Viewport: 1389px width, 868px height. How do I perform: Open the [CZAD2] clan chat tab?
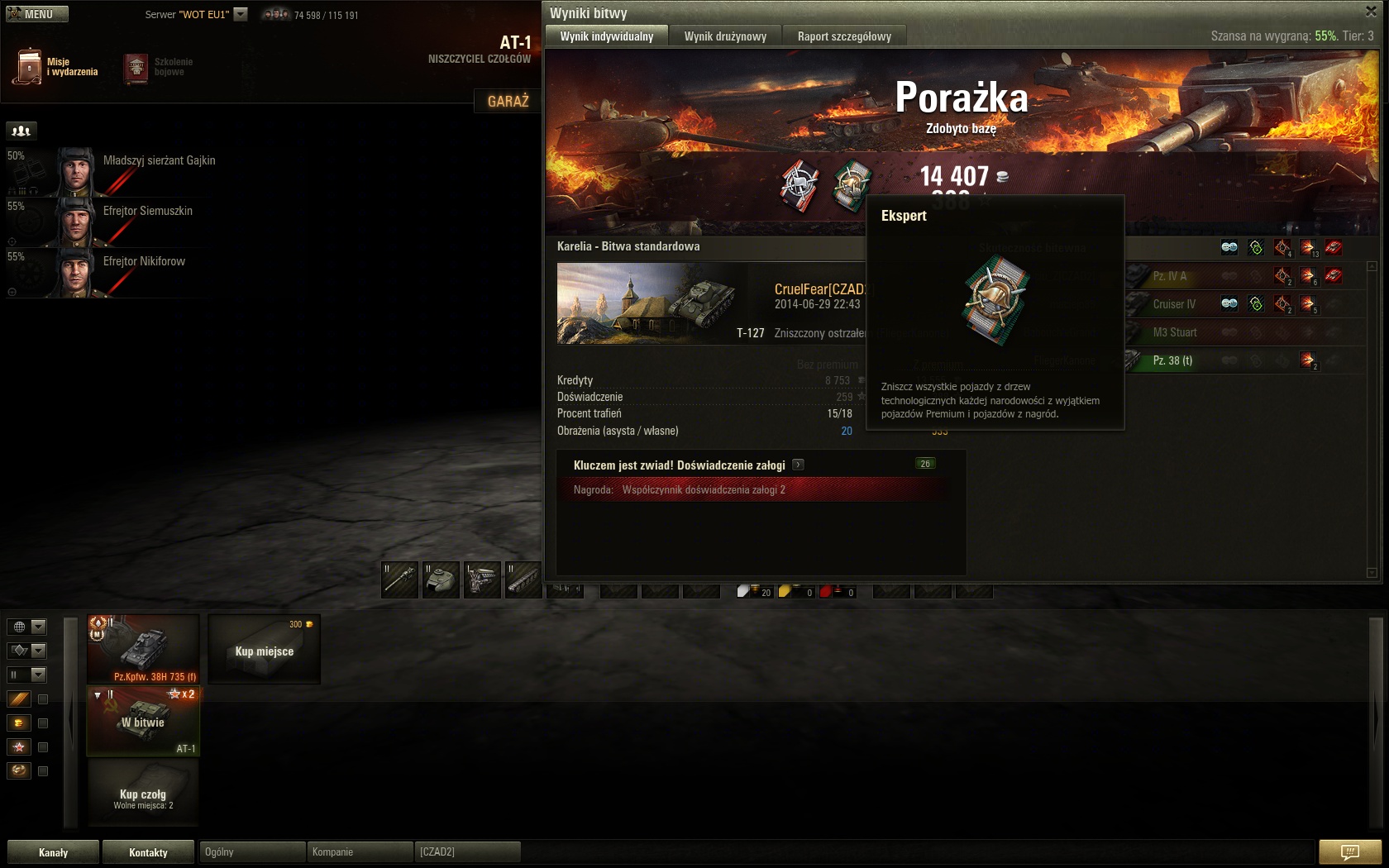pos(467,852)
